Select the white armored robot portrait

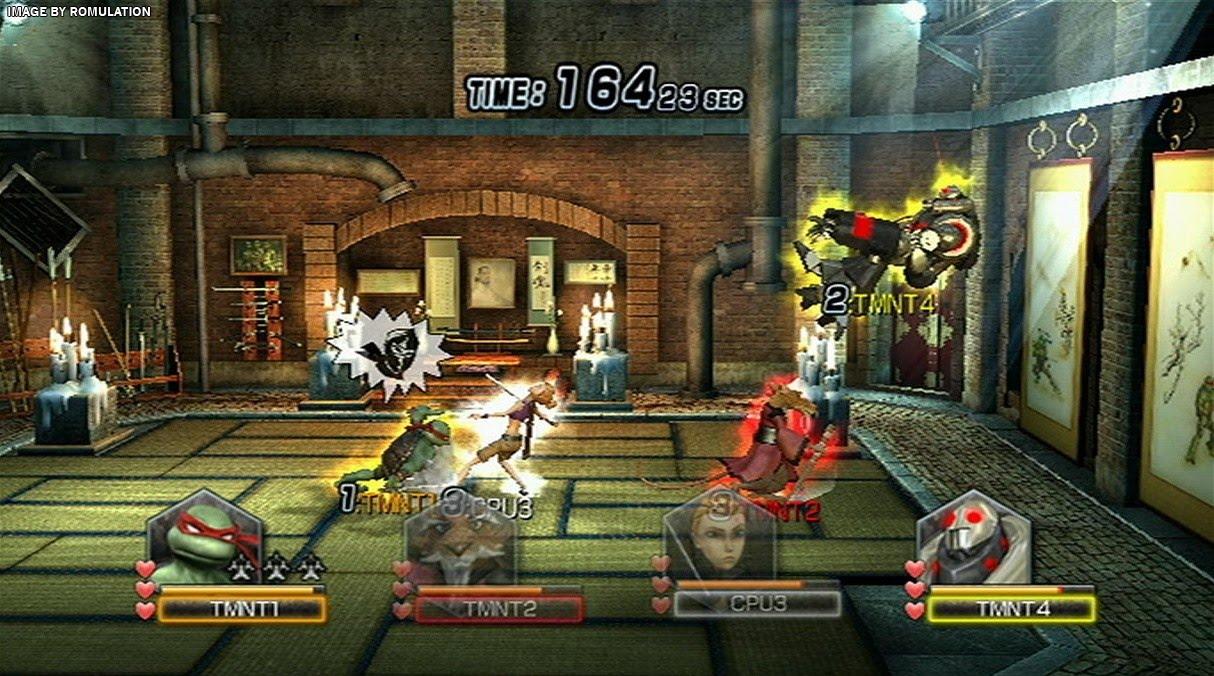click(973, 541)
